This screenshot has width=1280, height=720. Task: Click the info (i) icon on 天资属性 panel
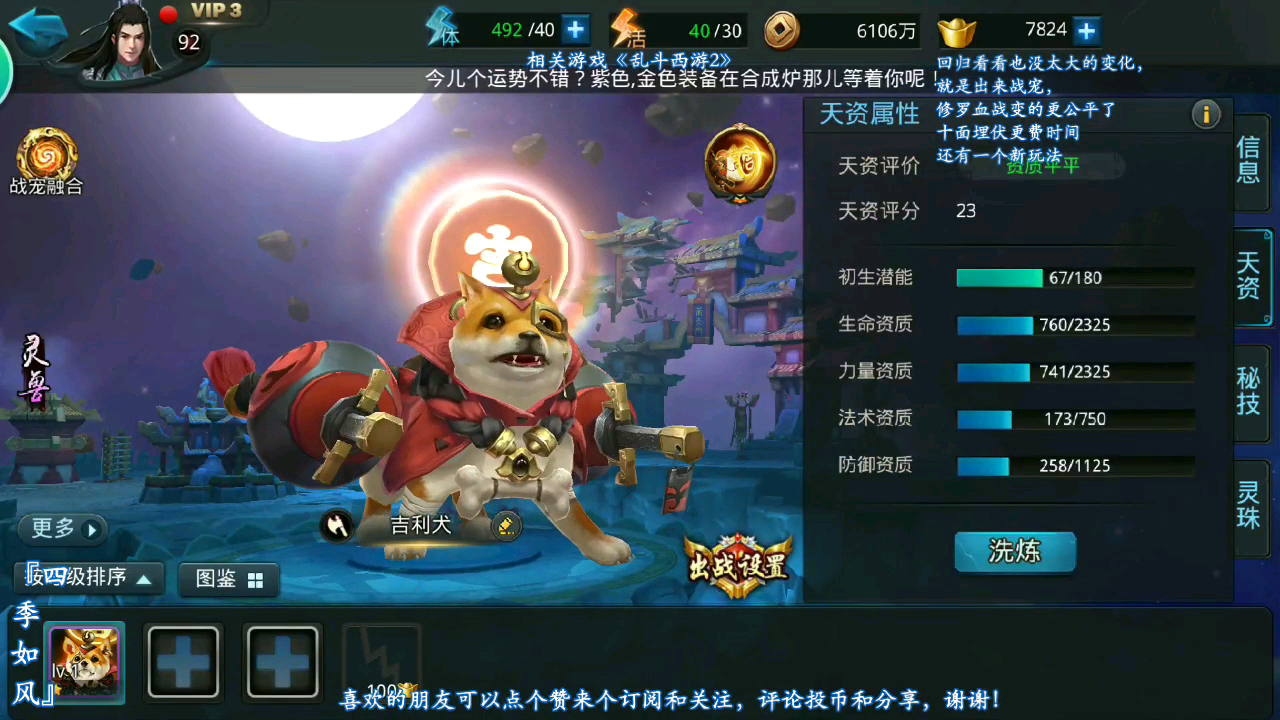tap(1206, 115)
